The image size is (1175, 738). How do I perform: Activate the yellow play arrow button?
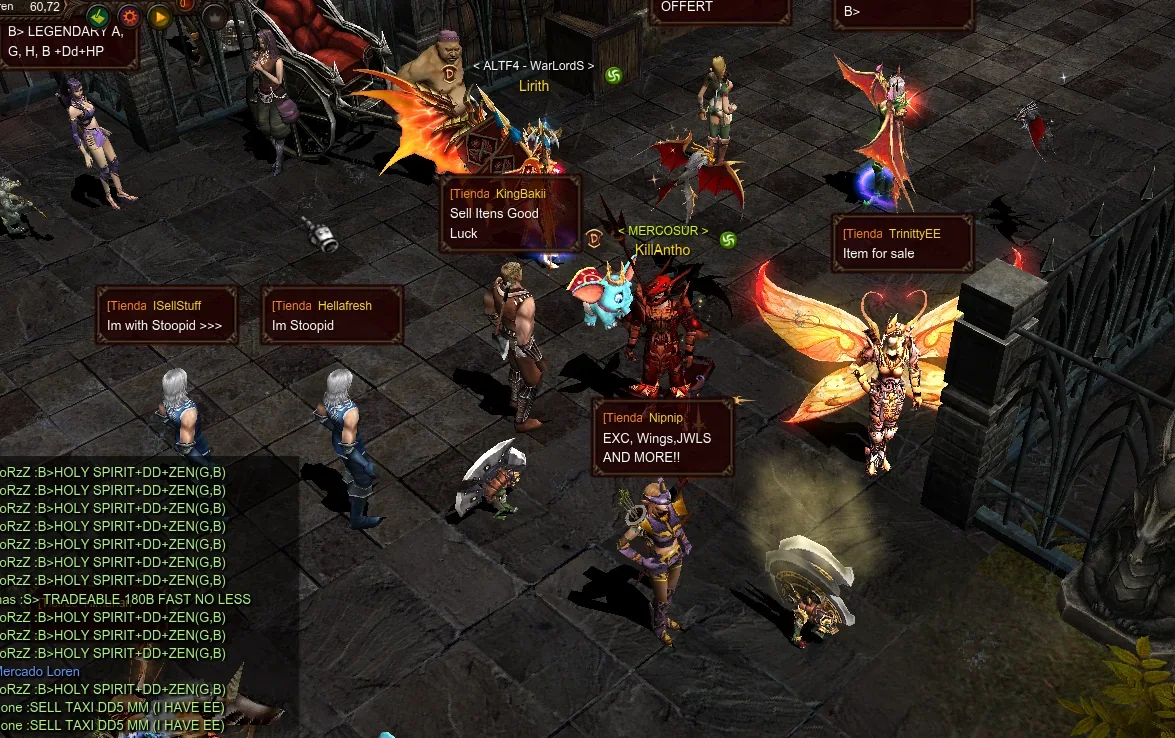pos(159,16)
